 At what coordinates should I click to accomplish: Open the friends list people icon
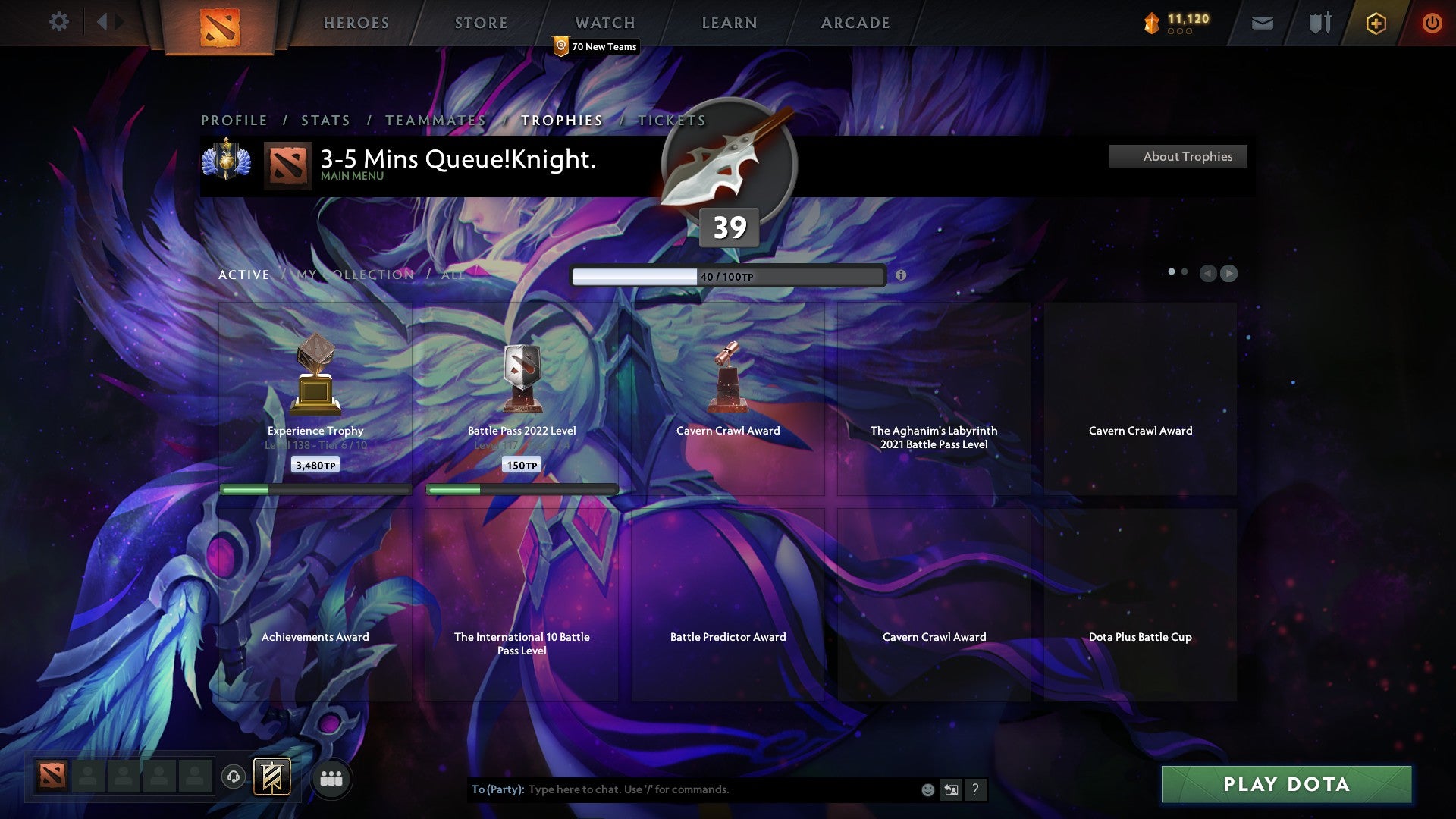pos(331,778)
